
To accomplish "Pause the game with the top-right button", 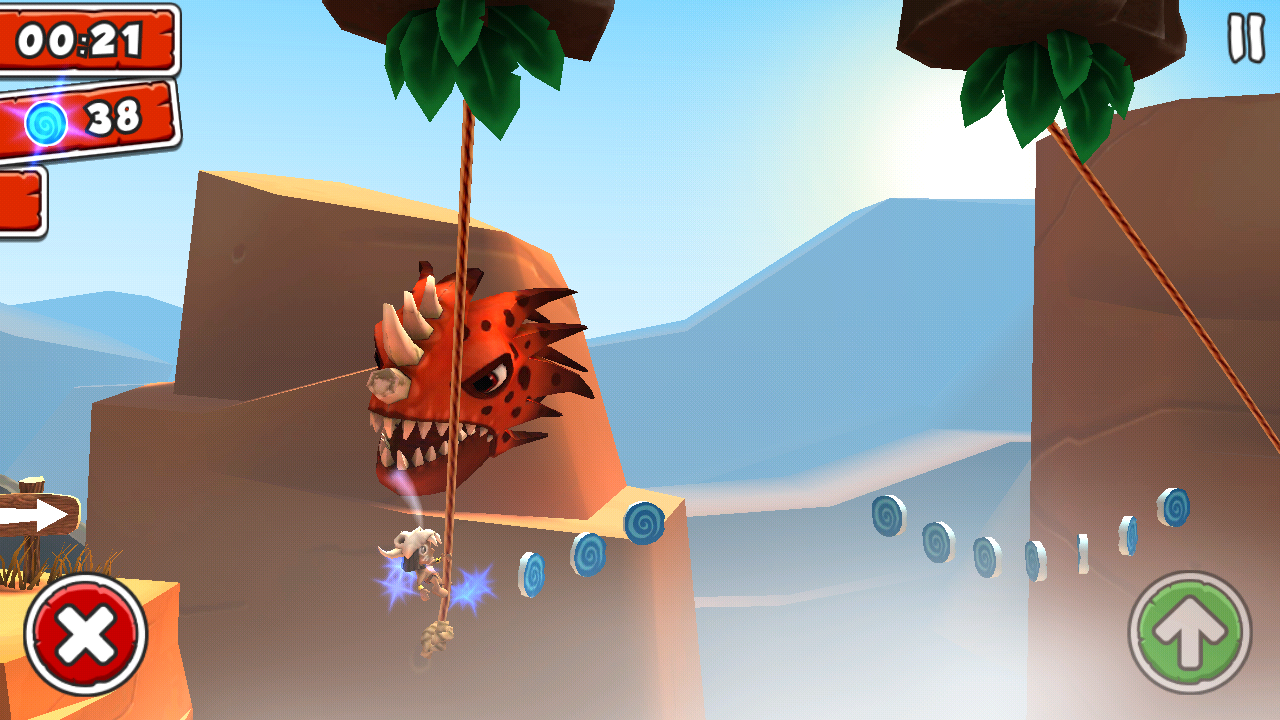I will pos(1246,38).
